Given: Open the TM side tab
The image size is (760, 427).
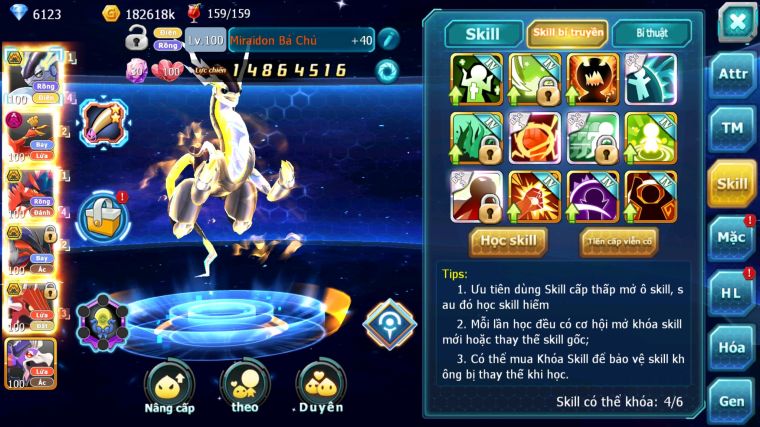Looking at the screenshot, I should click(x=732, y=129).
